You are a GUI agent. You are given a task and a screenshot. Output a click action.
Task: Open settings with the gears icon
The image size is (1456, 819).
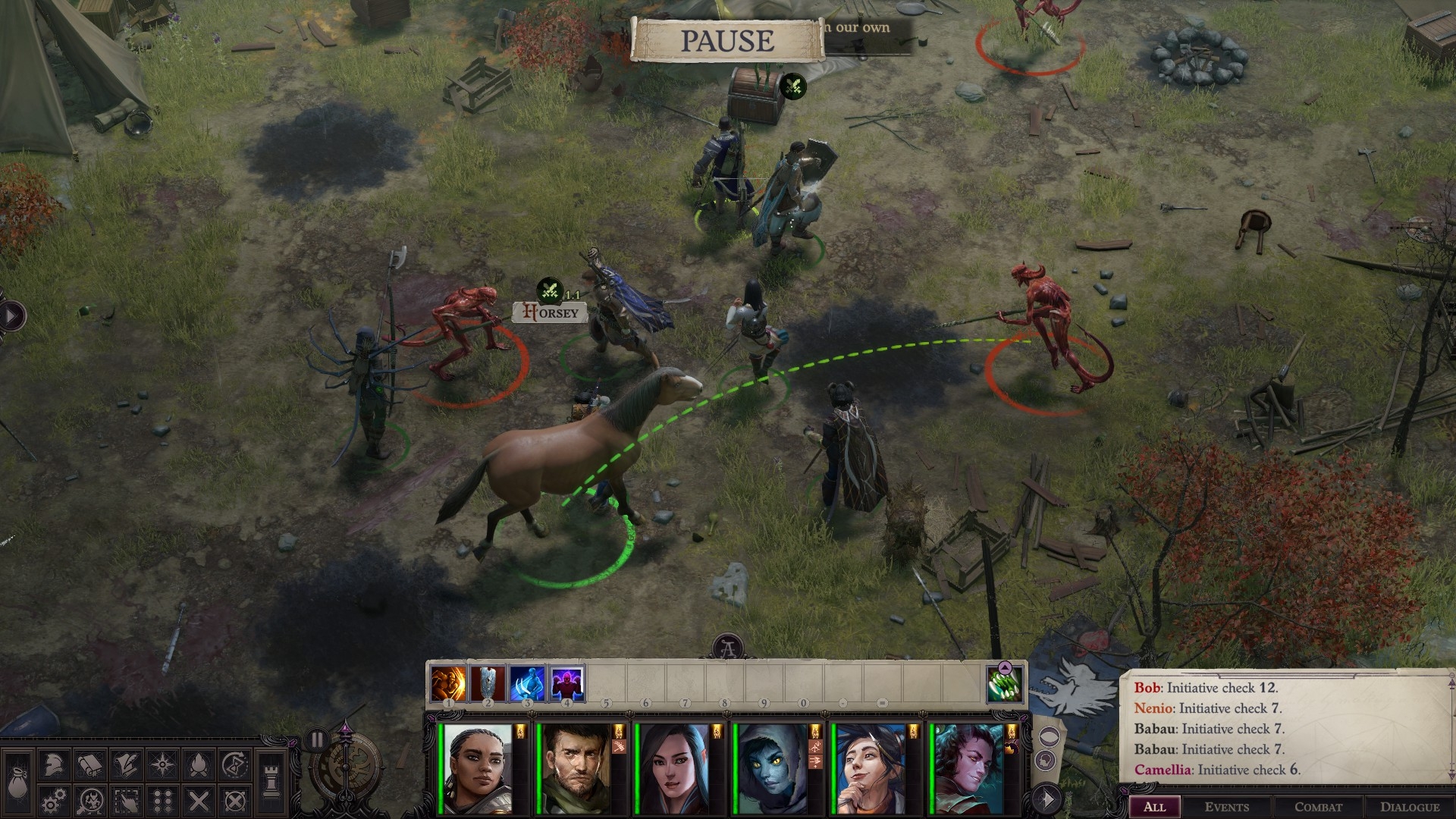[x=52, y=799]
